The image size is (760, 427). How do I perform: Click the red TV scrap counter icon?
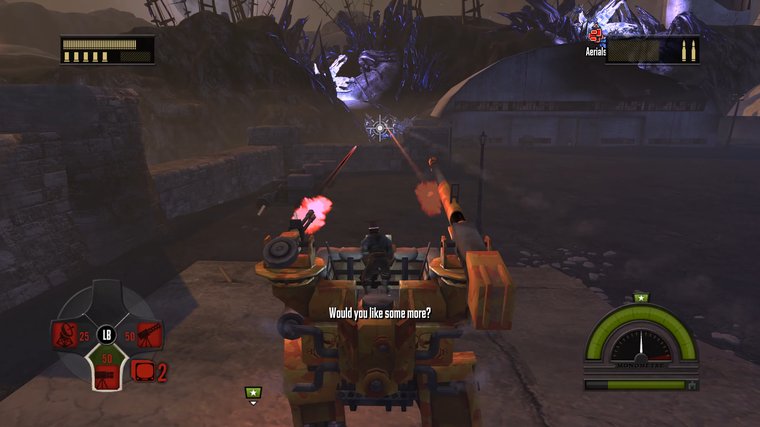pyautogui.click(x=142, y=371)
